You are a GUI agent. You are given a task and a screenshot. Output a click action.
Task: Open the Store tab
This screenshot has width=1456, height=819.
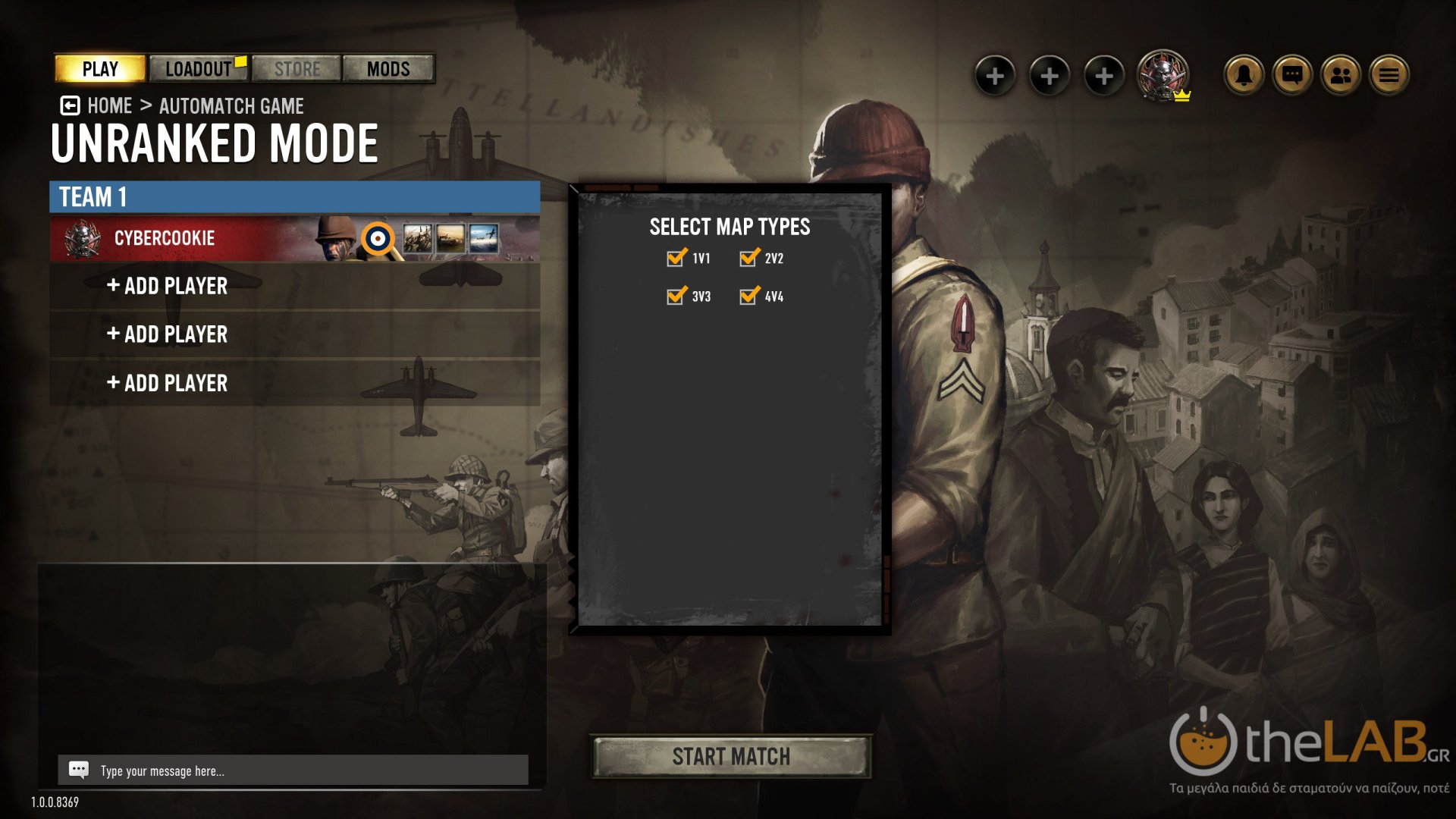pos(297,69)
